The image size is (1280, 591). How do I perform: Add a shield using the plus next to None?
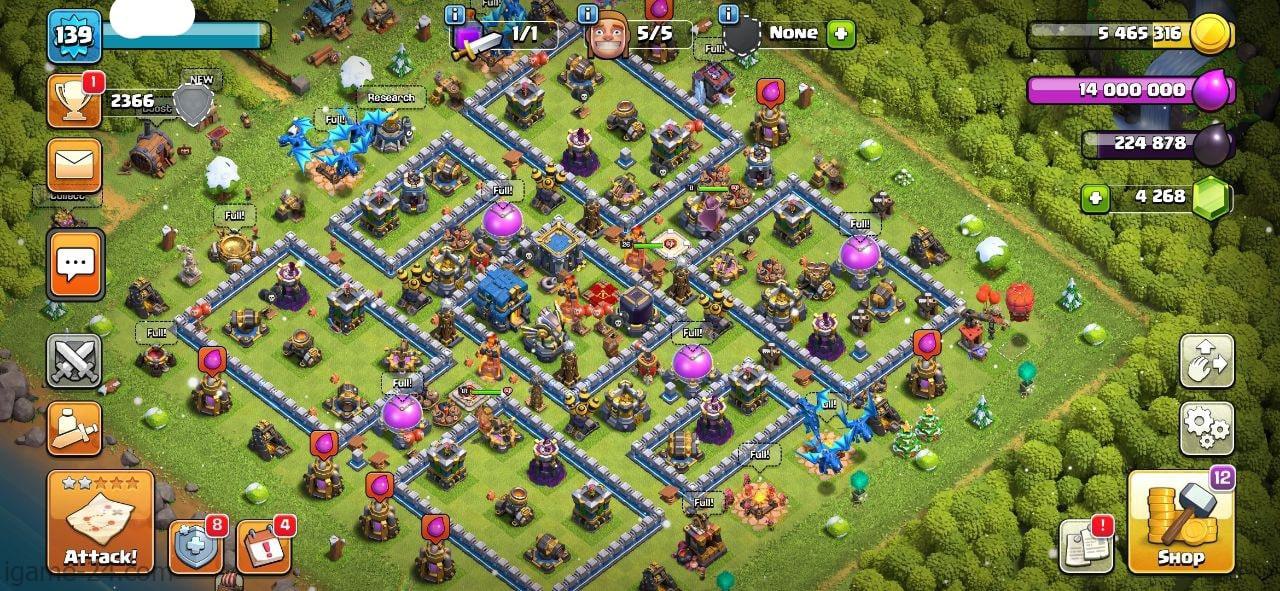(841, 33)
